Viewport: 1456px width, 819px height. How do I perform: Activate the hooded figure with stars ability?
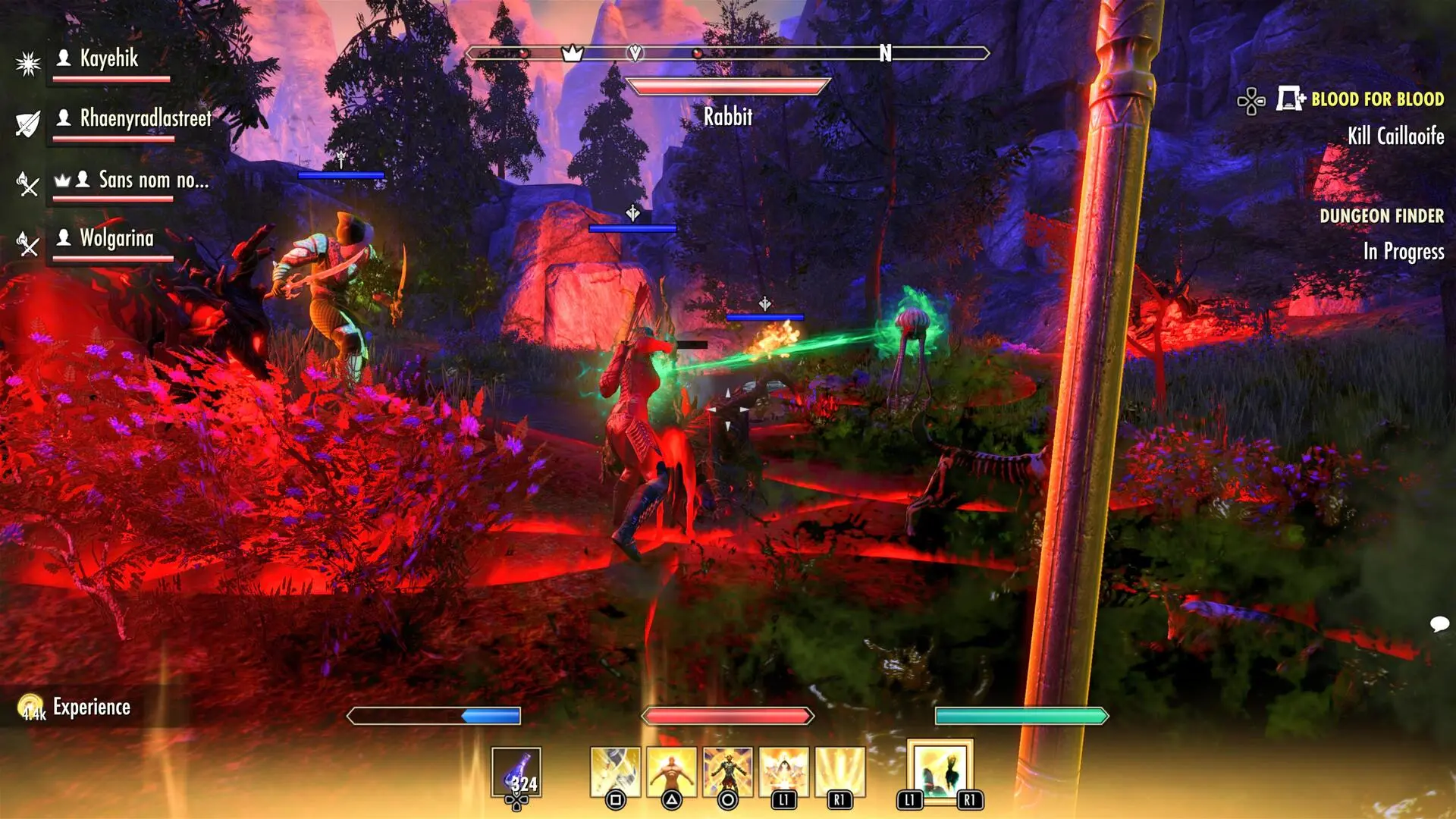783,773
